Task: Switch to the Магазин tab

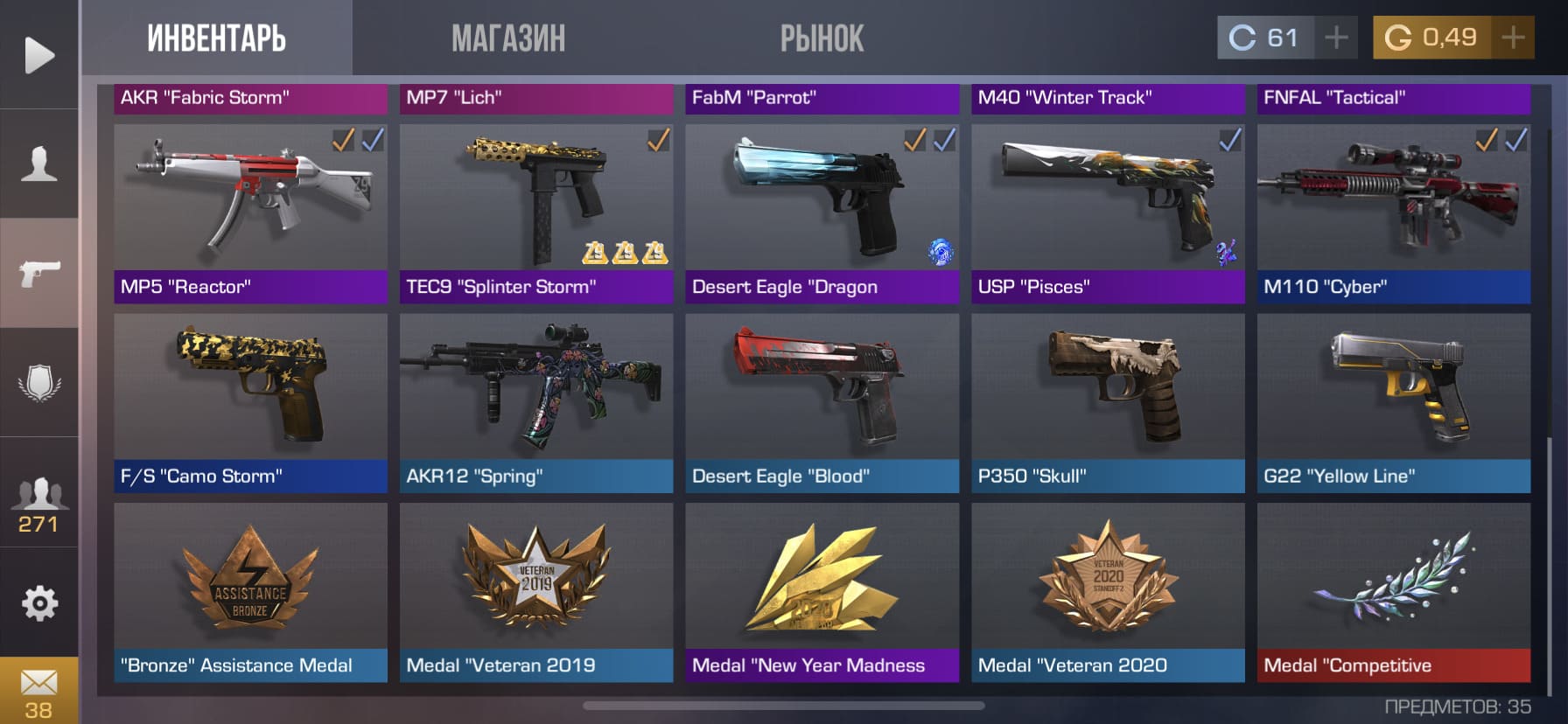Action: pos(507,38)
